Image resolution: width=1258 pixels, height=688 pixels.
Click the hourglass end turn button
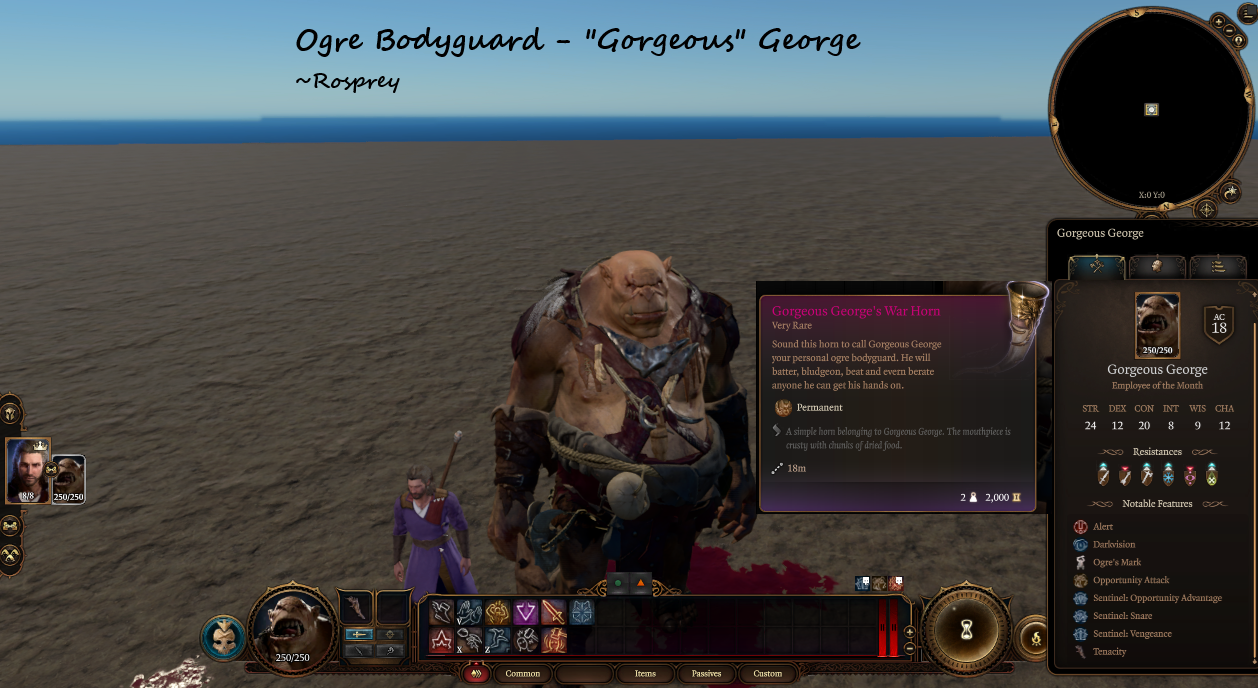pyautogui.click(x=967, y=630)
